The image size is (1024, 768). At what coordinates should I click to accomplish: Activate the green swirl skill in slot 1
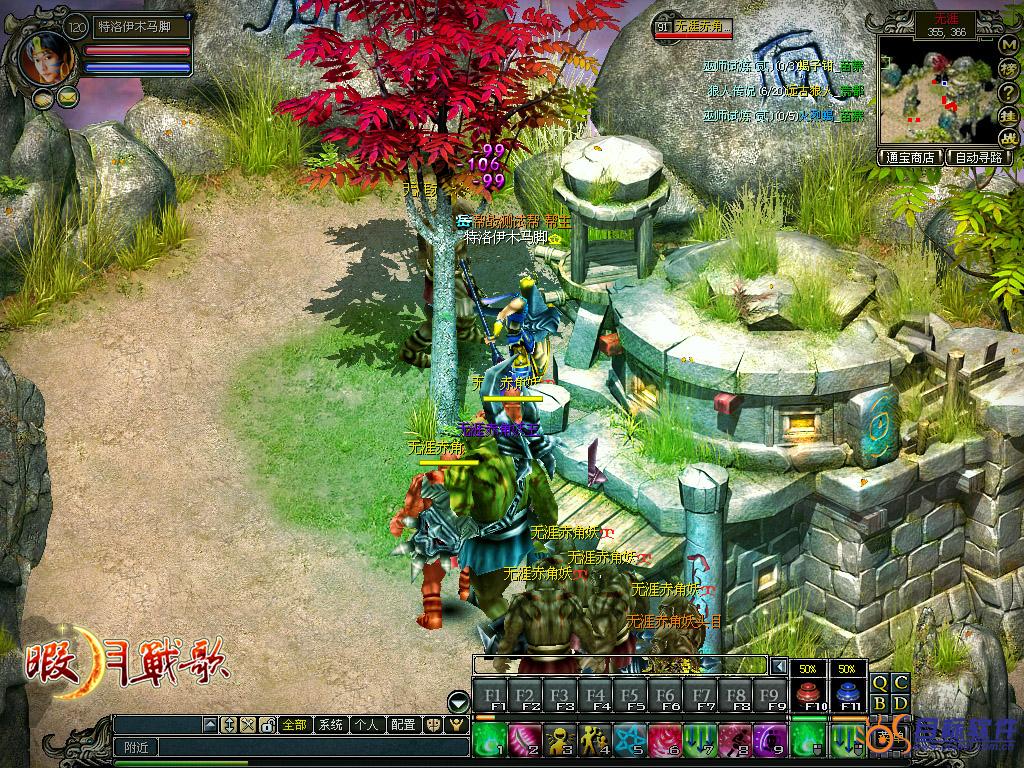coord(489,741)
